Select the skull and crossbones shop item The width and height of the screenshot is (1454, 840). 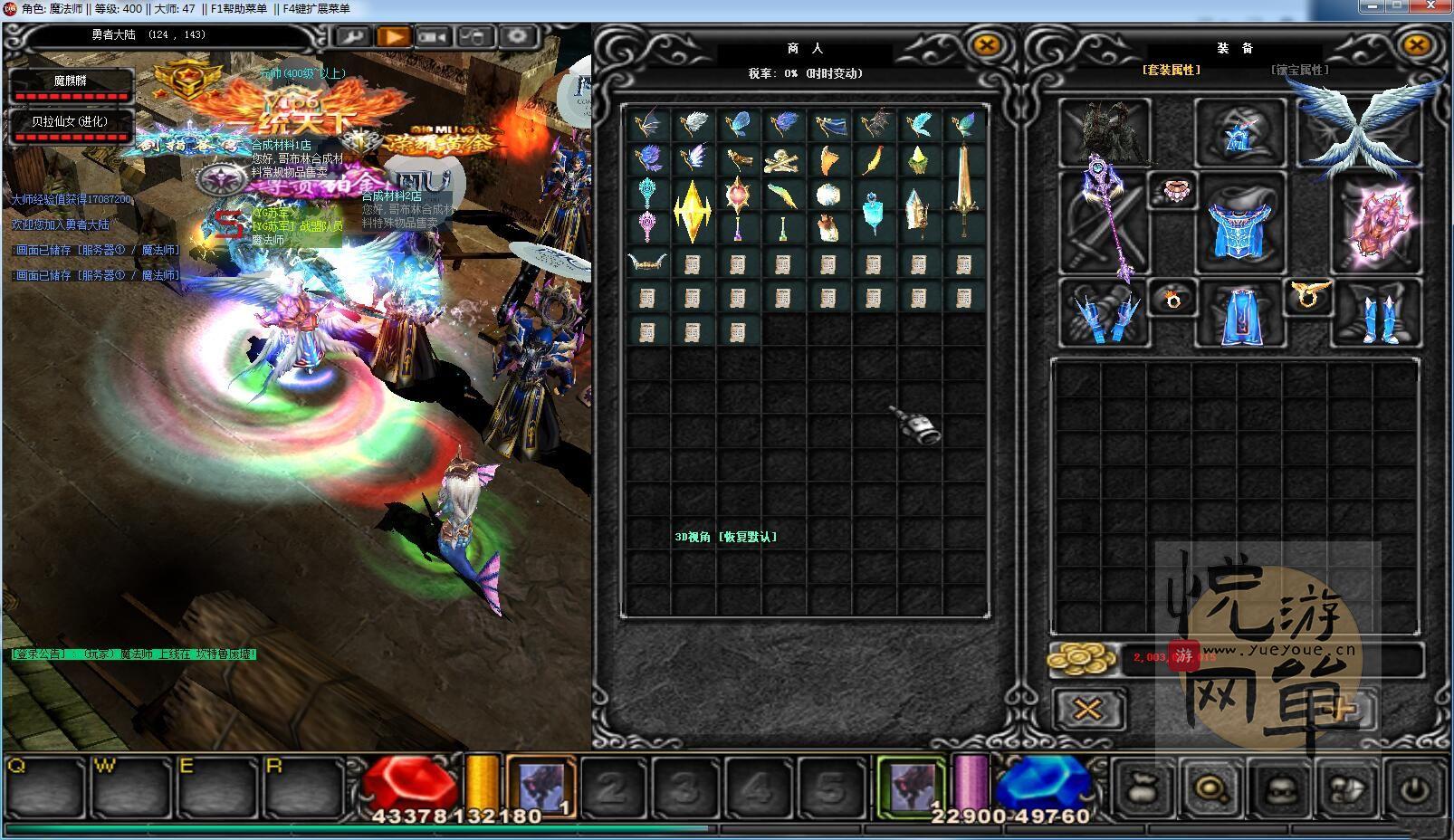[782, 161]
